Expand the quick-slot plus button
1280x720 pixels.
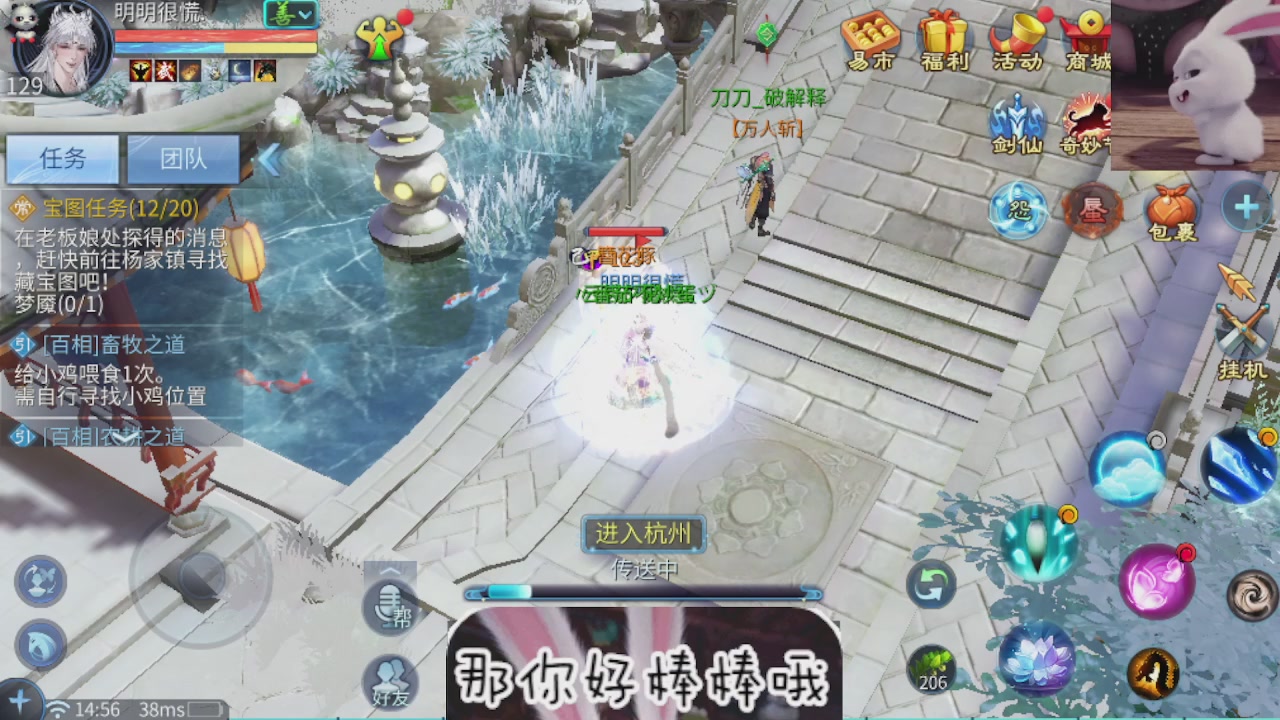[x=1245, y=208]
